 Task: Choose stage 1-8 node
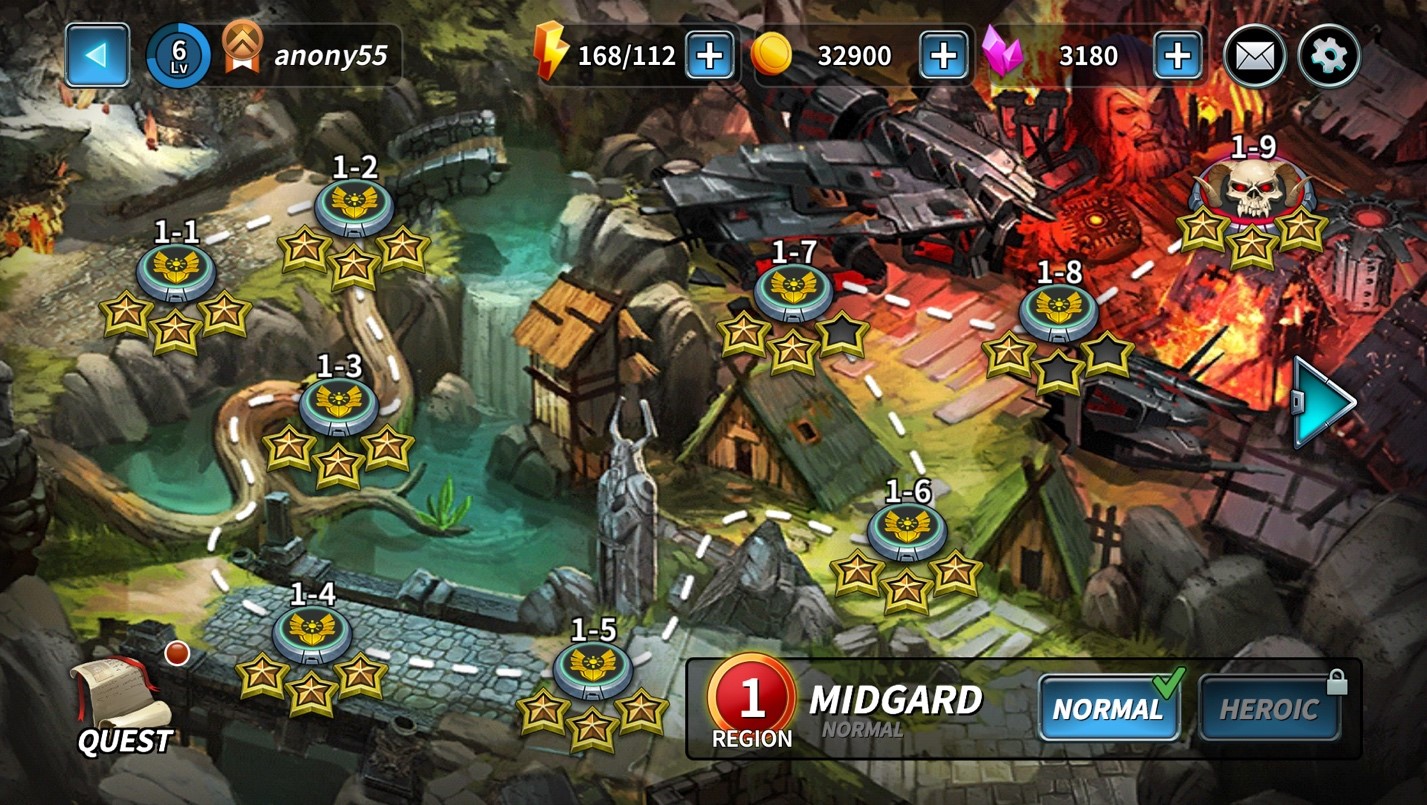1058,312
